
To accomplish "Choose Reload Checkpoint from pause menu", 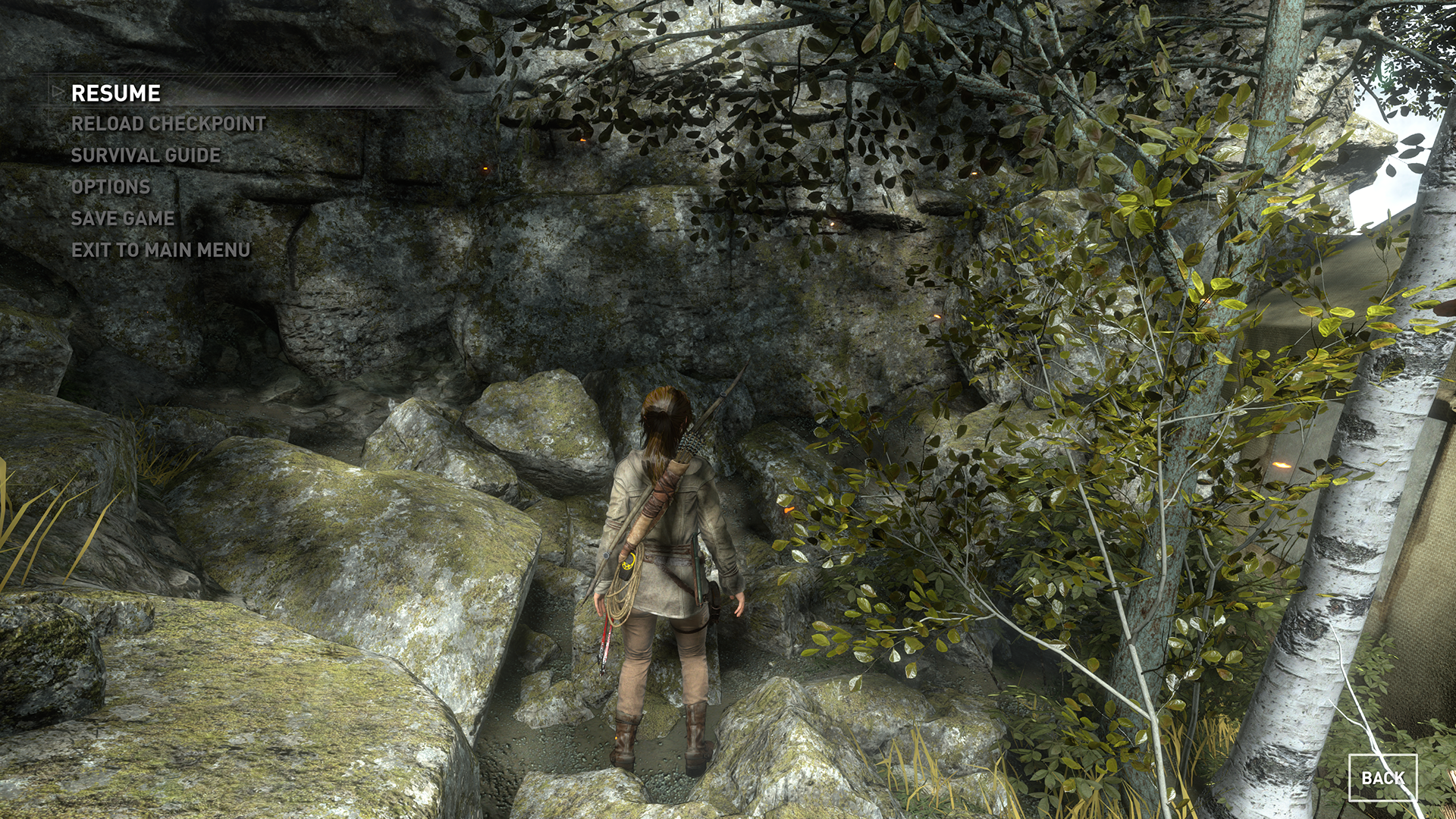I will tap(168, 124).
